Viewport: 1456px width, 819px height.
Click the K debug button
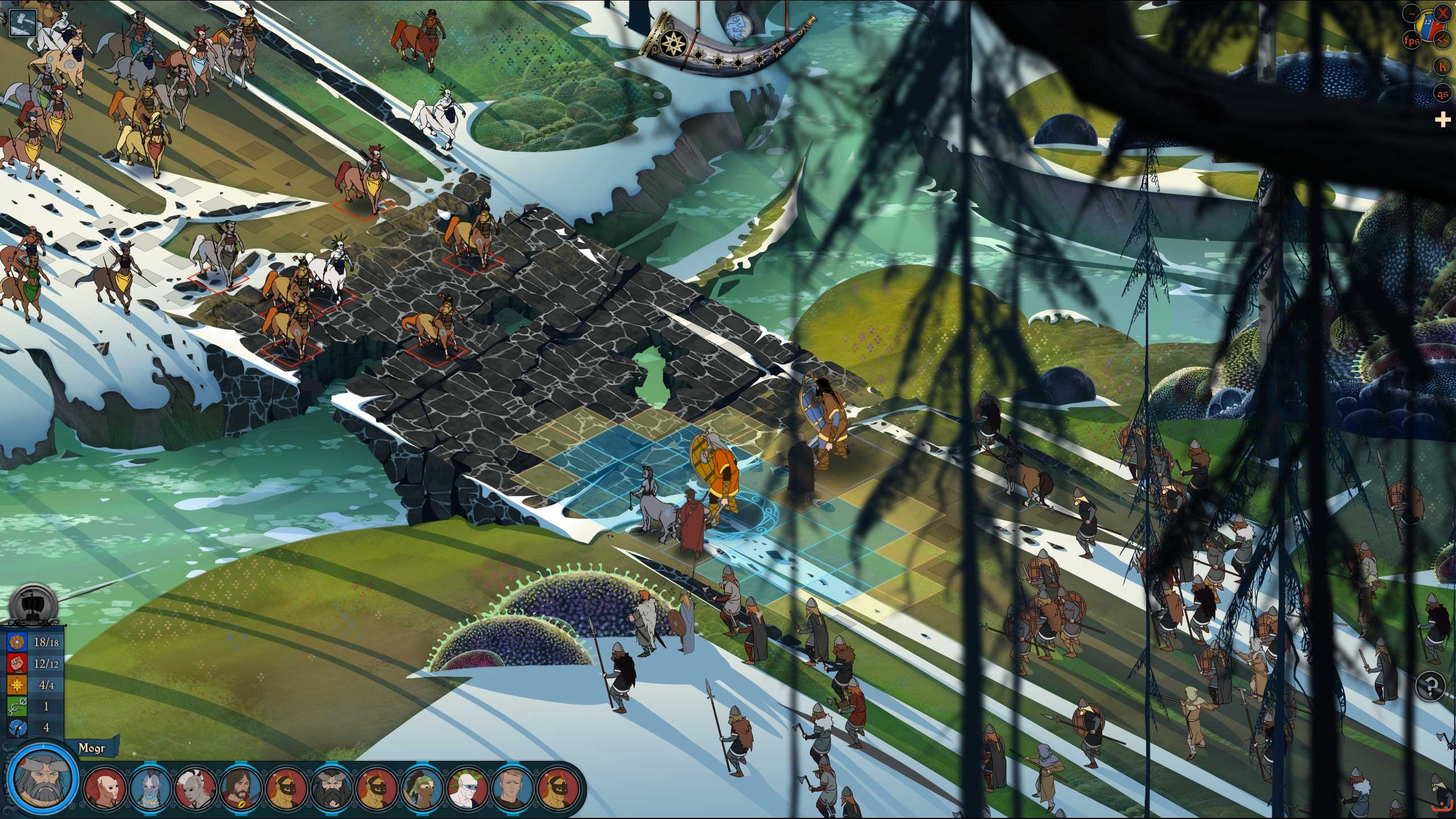pyautogui.click(x=1442, y=67)
